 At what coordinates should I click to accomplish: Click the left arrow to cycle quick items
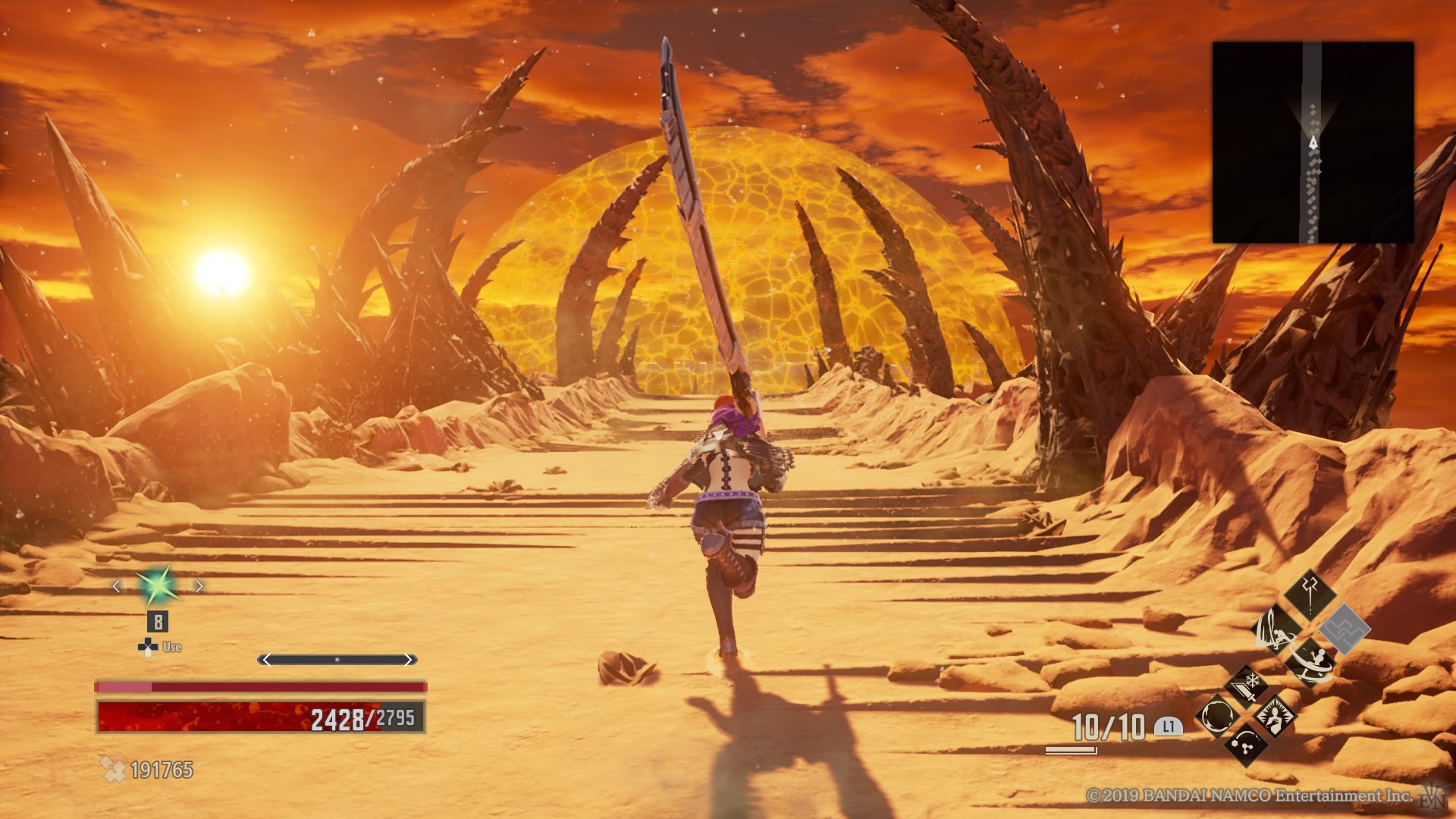(117, 587)
